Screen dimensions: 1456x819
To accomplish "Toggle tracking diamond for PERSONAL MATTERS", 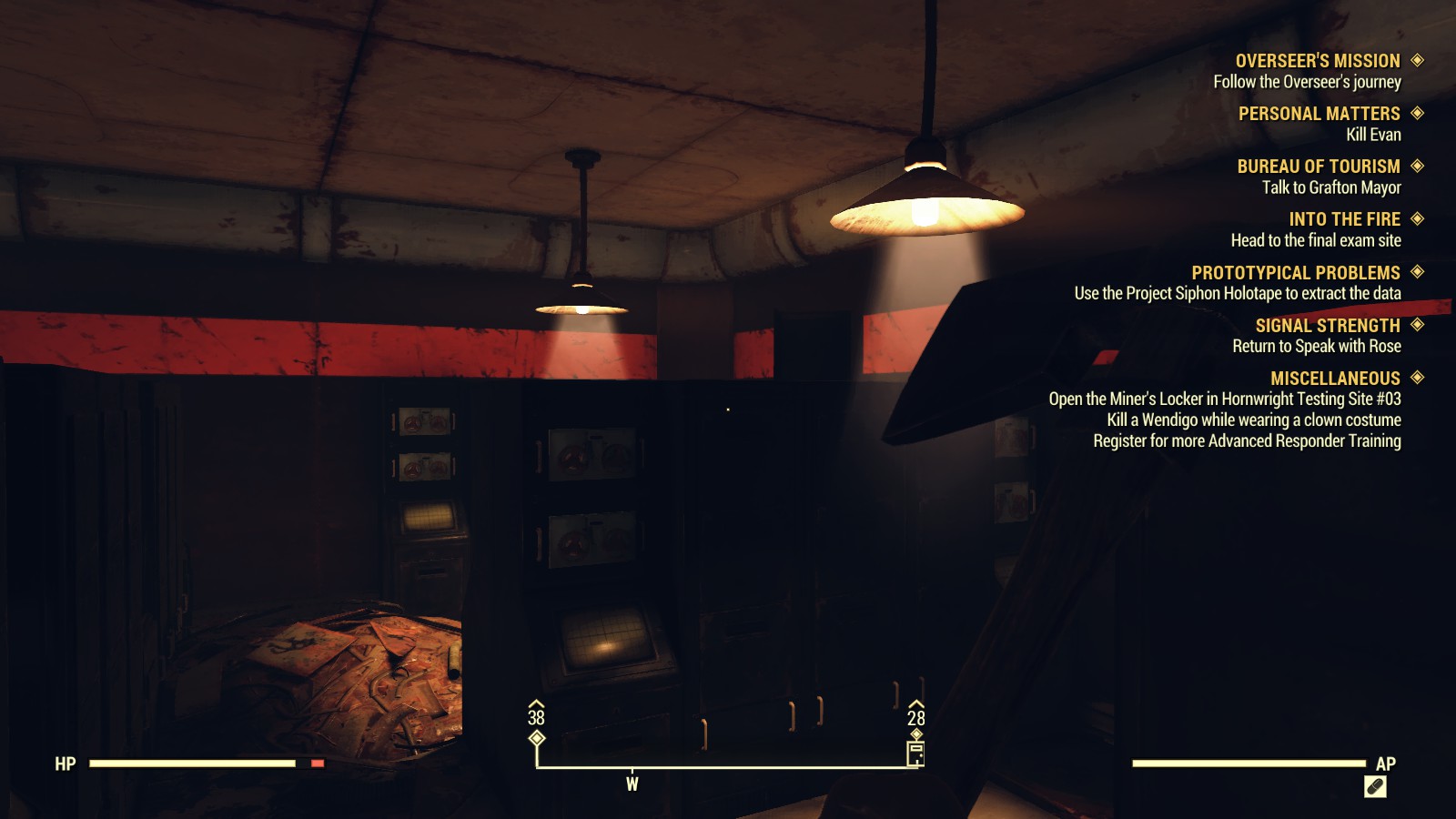I will pyautogui.click(x=1415, y=113).
